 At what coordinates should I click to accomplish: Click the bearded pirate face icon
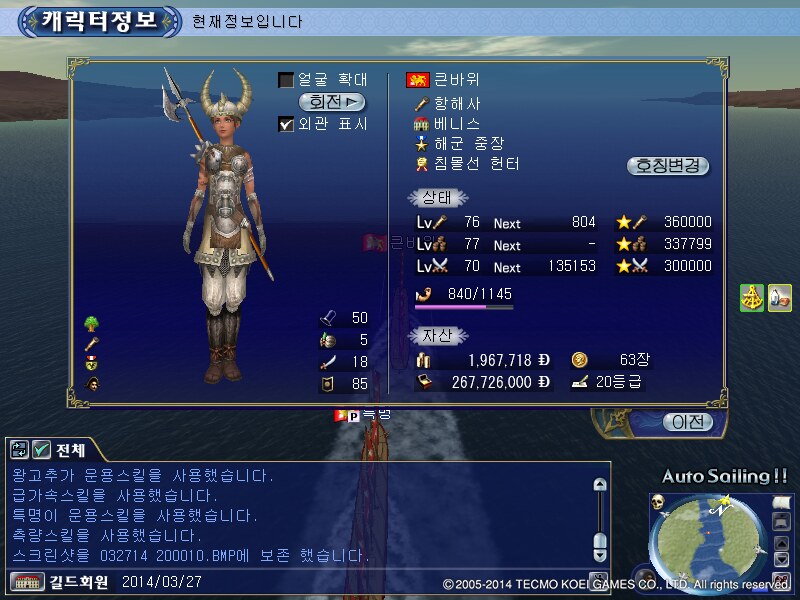tap(91, 383)
